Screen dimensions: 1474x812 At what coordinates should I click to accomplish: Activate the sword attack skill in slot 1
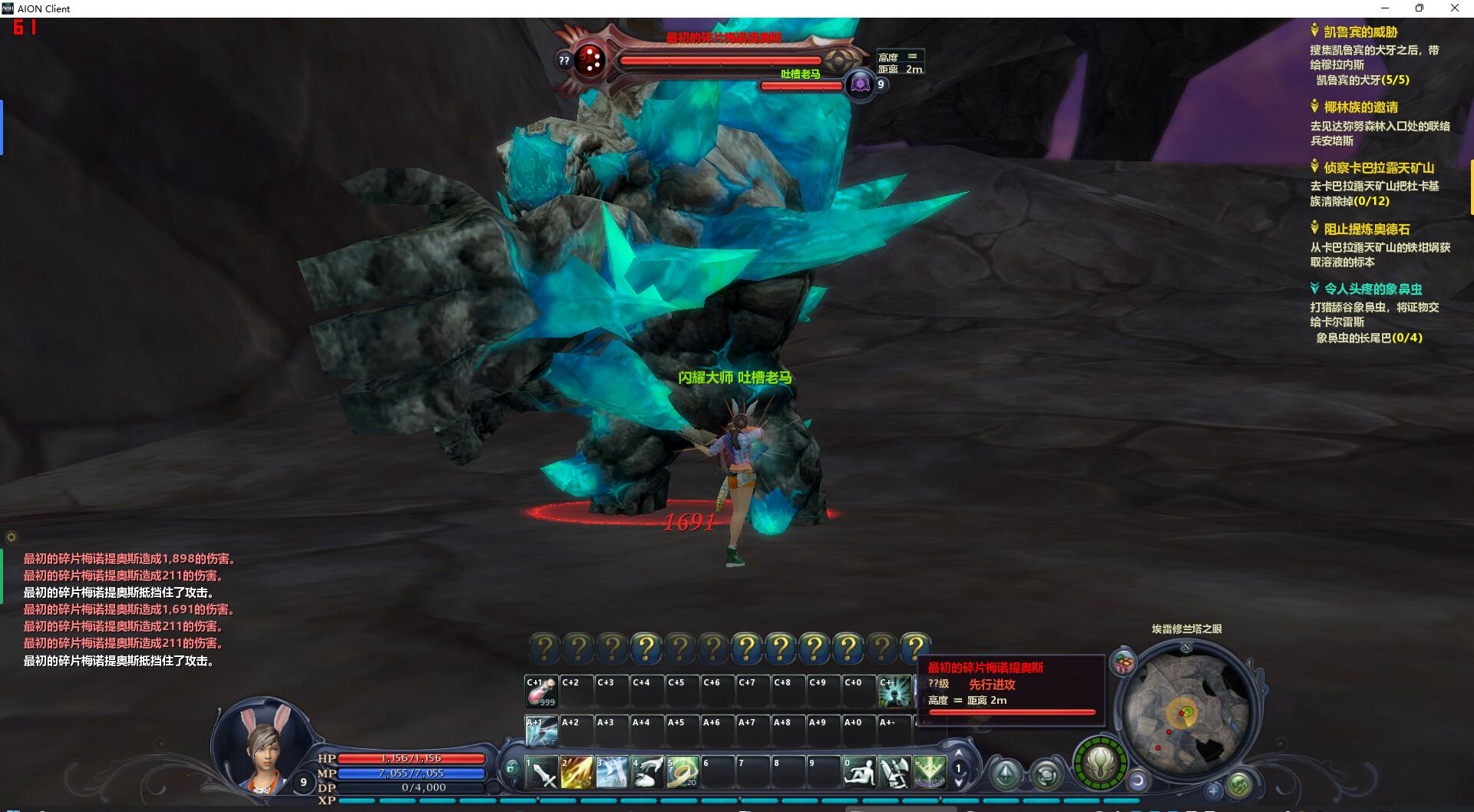click(x=543, y=772)
